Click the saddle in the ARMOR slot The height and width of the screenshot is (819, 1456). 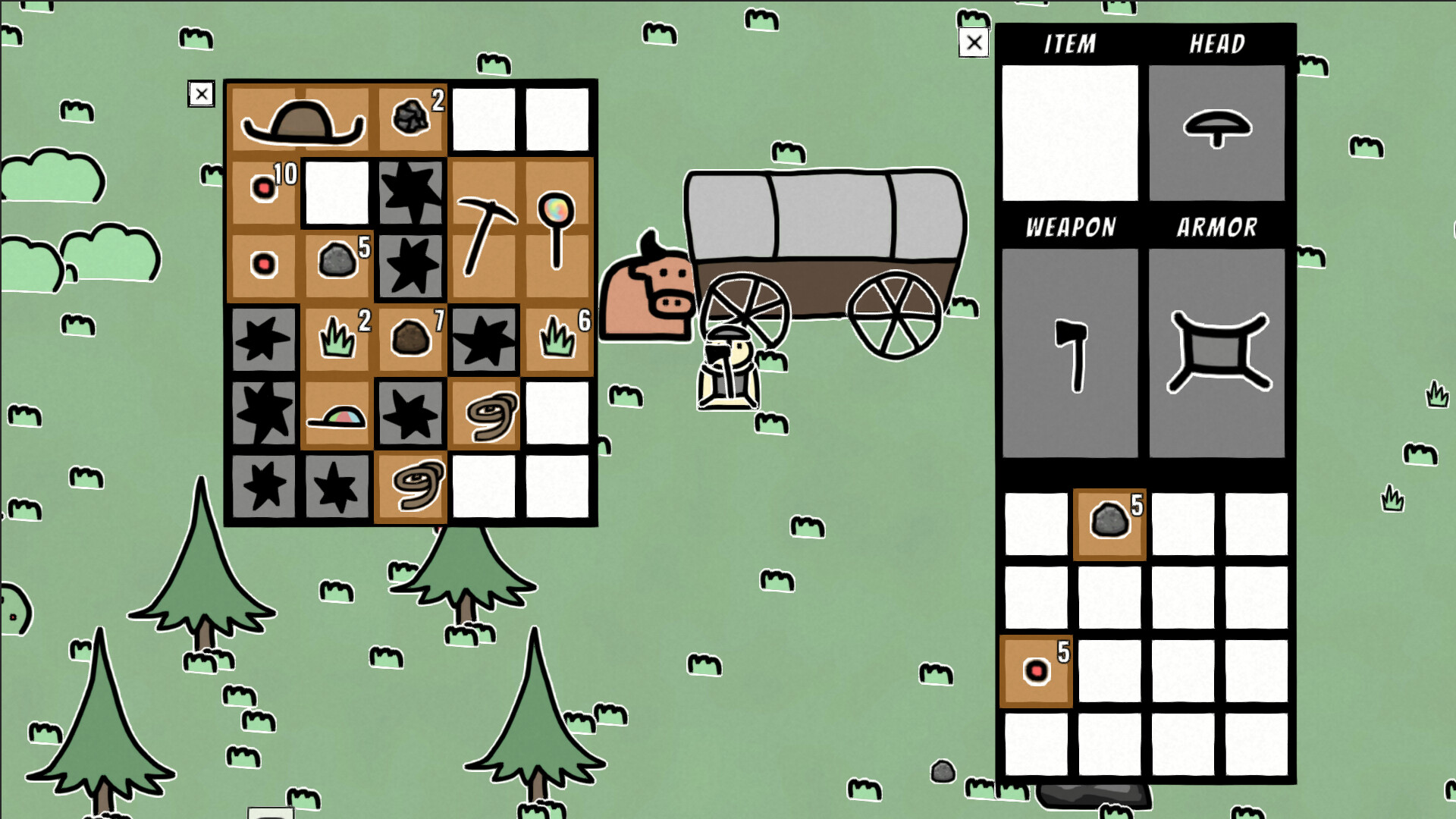click(1216, 353)
